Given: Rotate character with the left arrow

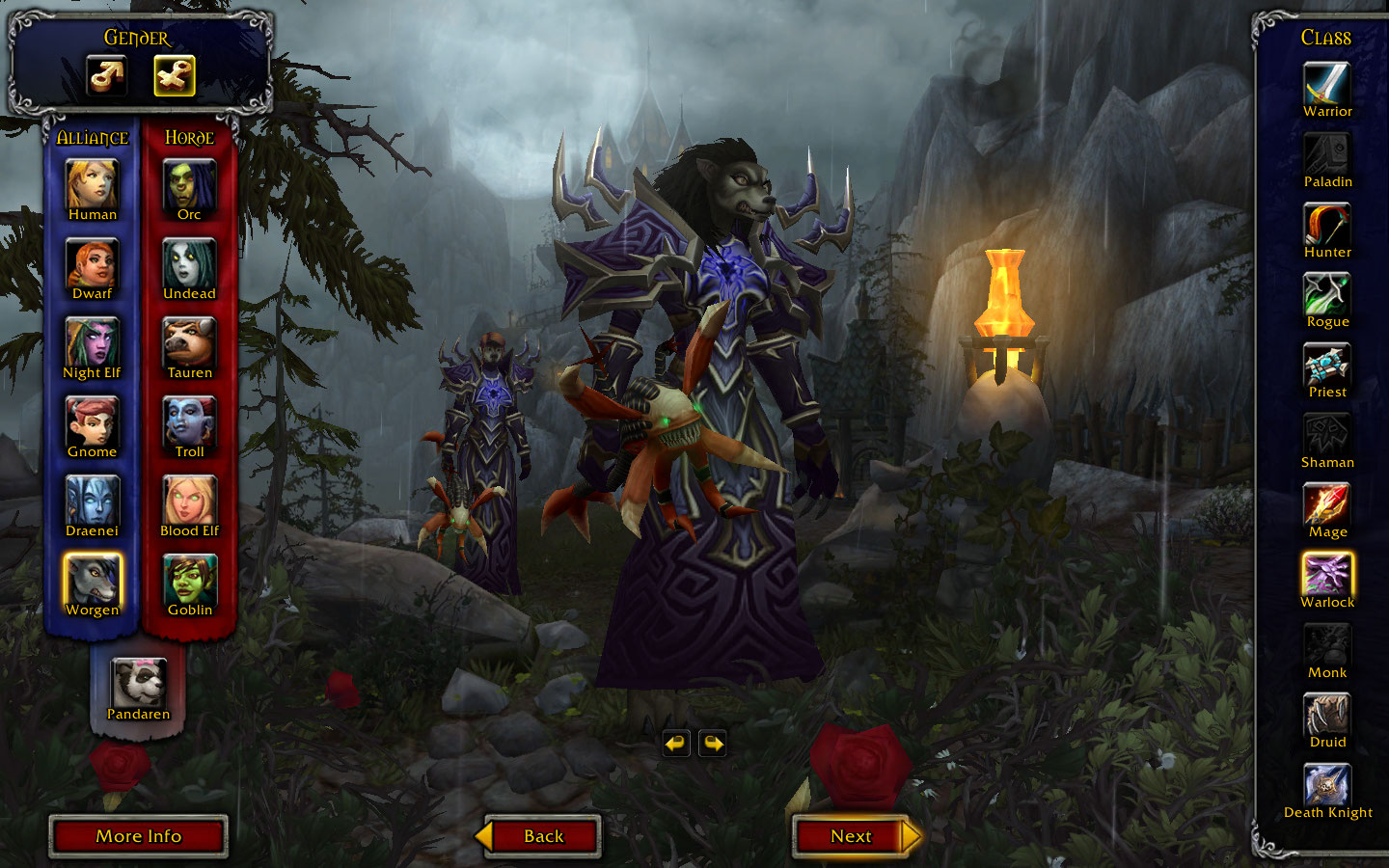Looking at the screenshot, I should [676, 744].
